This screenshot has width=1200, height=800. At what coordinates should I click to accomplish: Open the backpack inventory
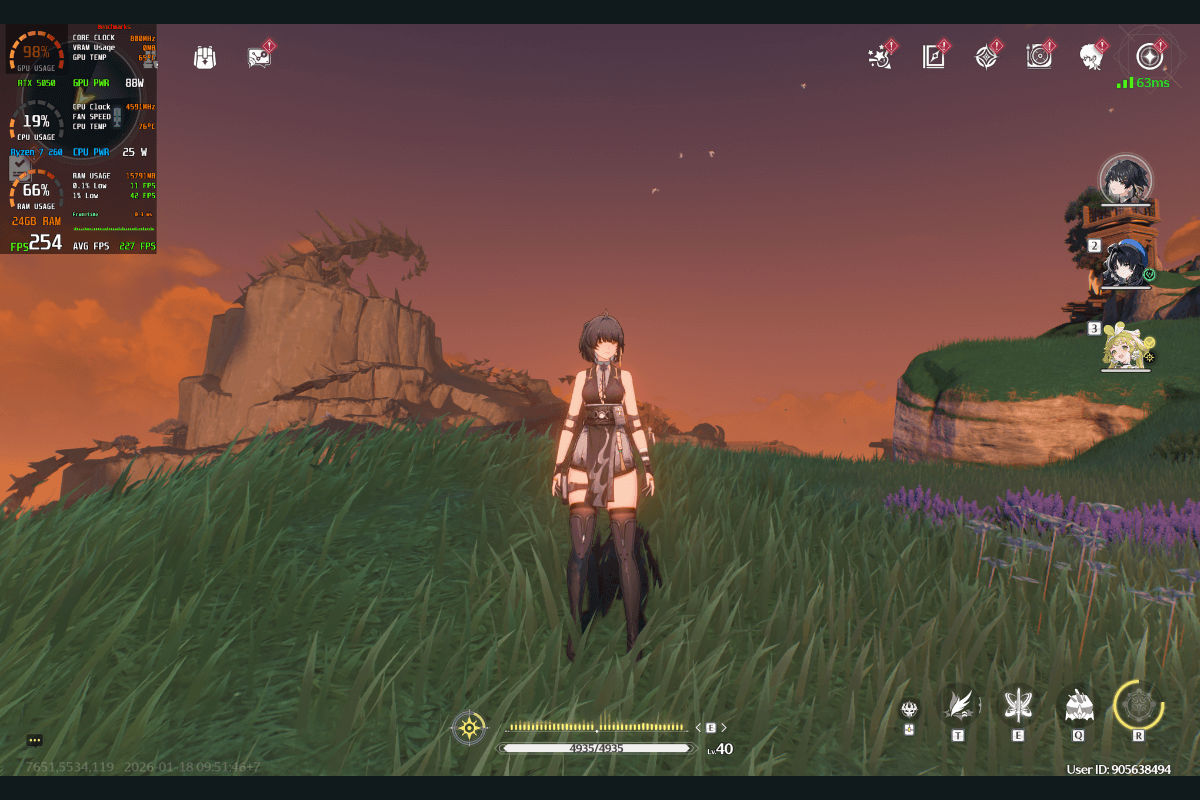pos(205,57)
